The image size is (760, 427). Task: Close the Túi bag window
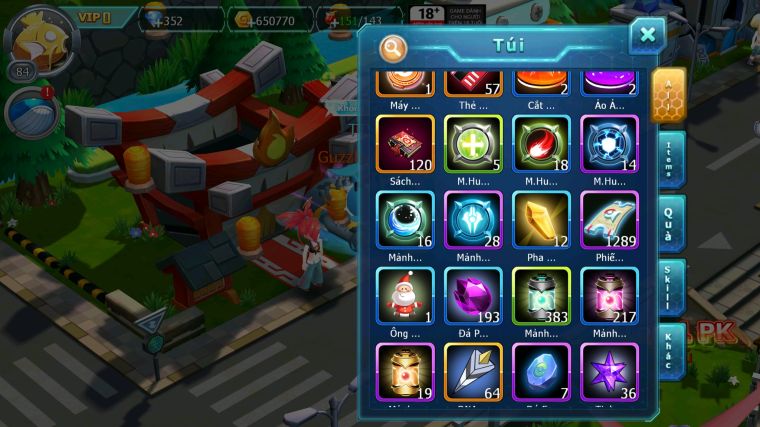647,36
